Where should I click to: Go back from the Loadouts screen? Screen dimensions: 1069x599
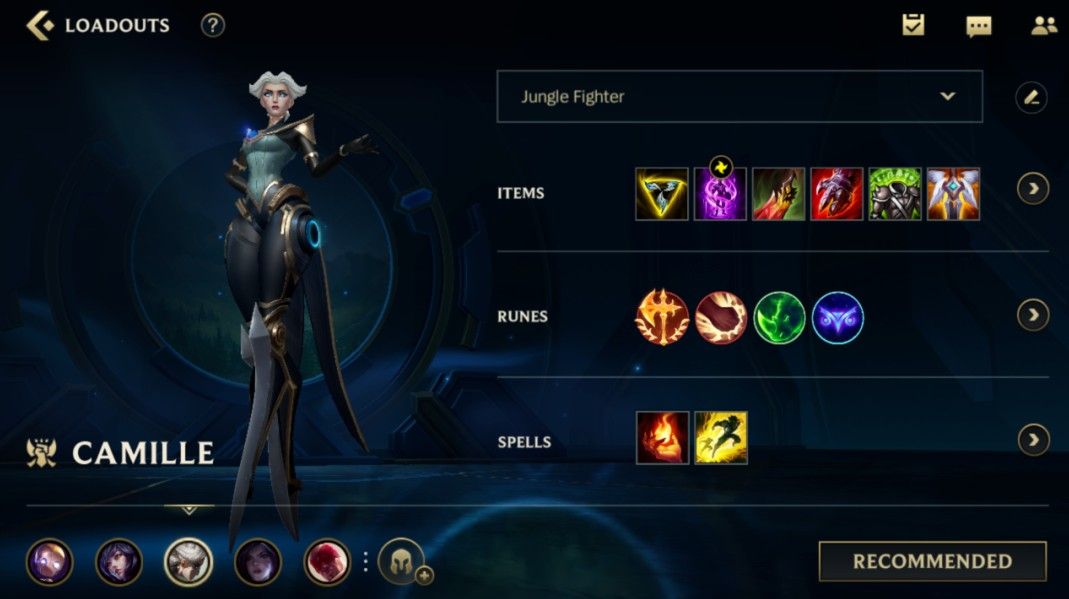pyautogui.click(x=40, y=26)
